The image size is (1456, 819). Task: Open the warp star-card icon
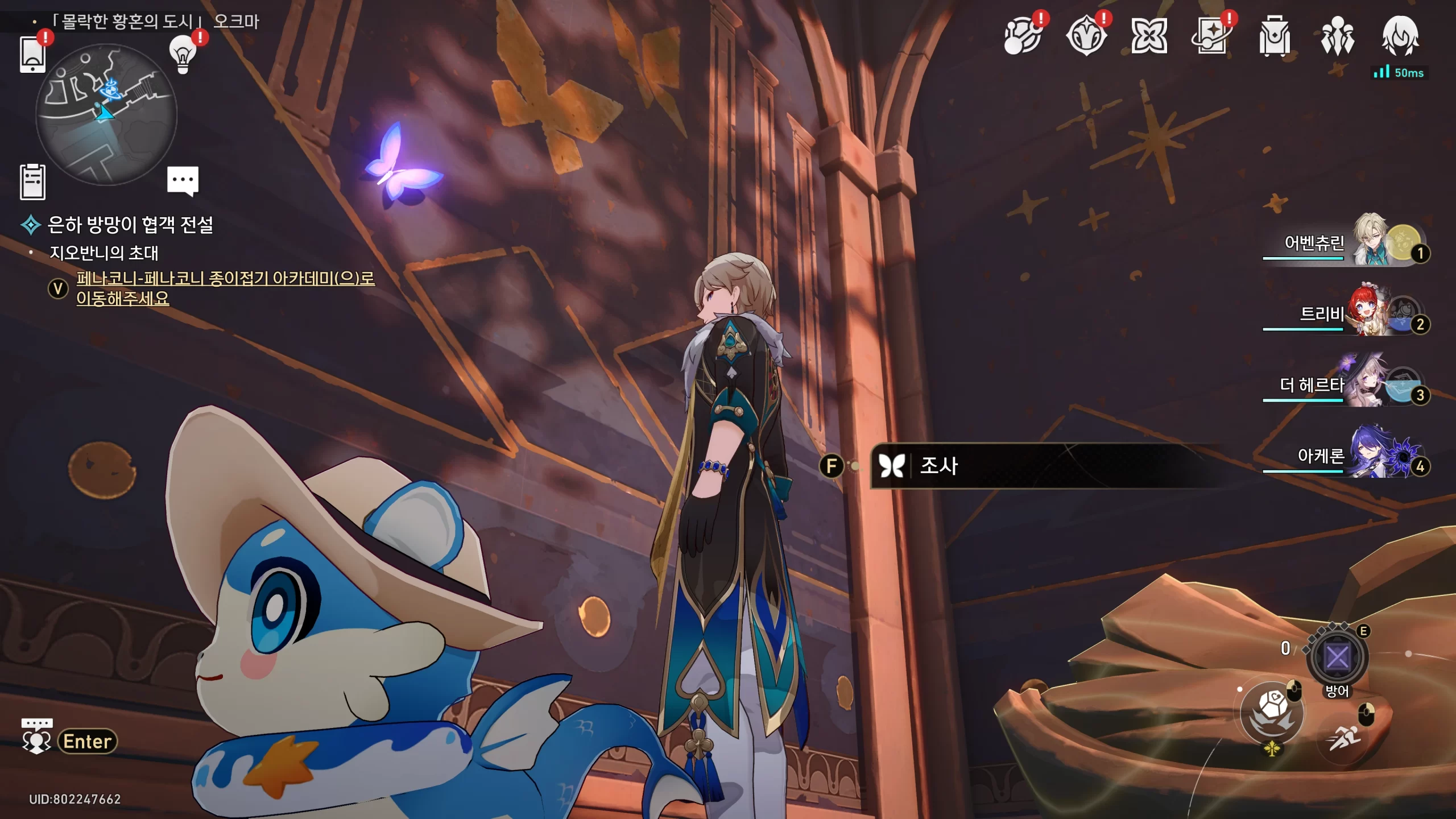click(x=1211, y=36)
